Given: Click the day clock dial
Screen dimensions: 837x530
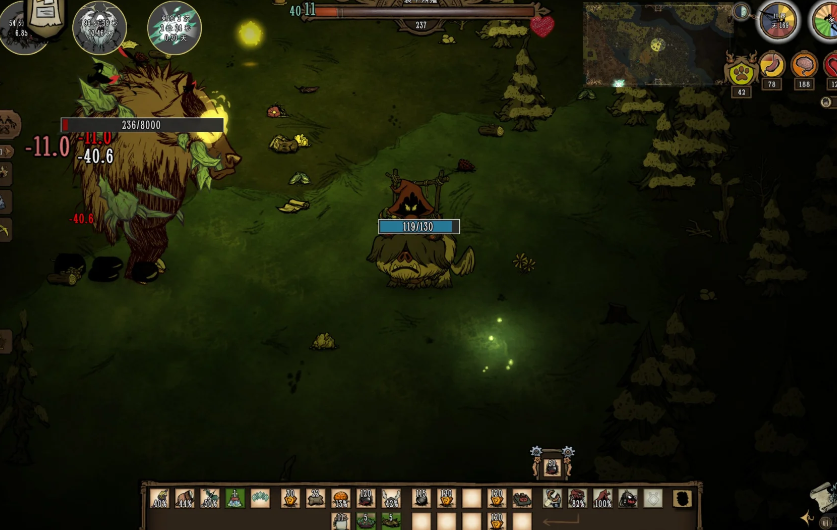Looking at the screenshot, I should coord(778,21).
